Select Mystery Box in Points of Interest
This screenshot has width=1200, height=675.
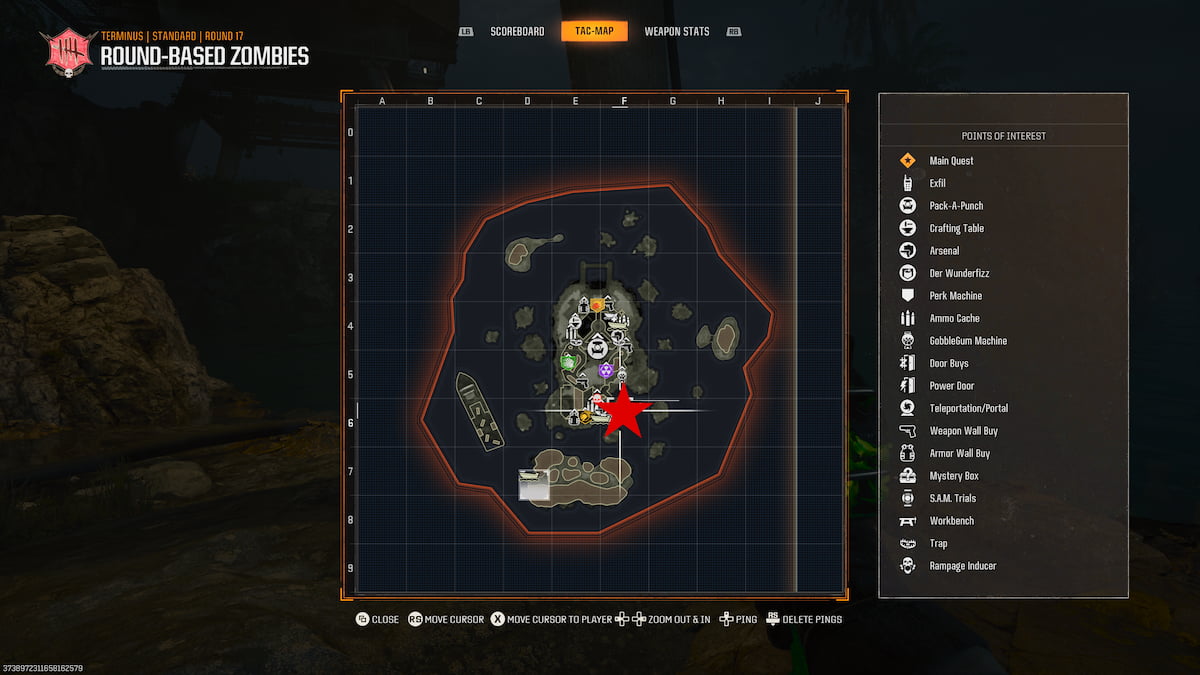tap(953, 476)
